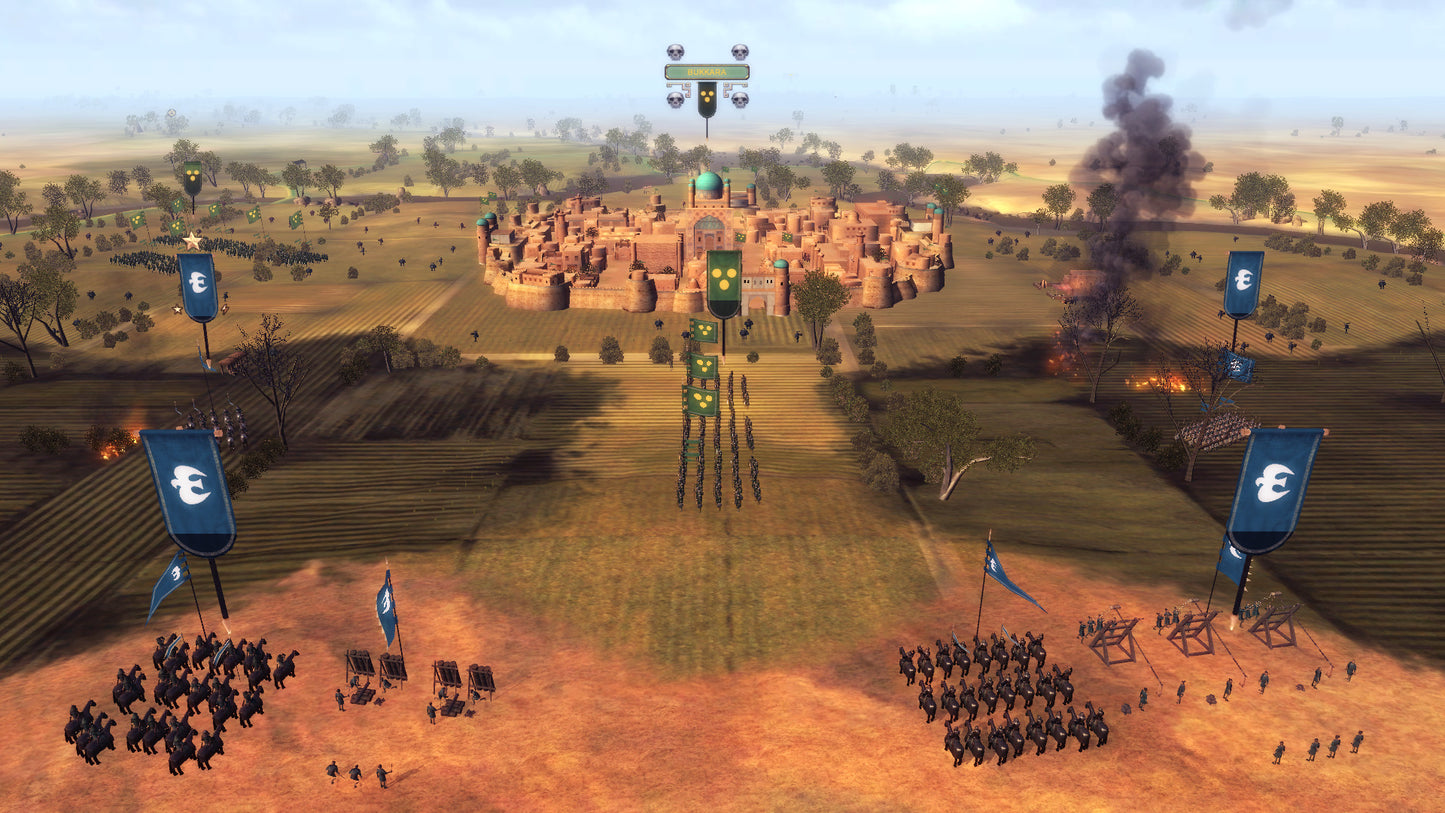
Task: Select the BUKKARA settlement name plaque
Action: pyautogui.click(x=707, y=71)
